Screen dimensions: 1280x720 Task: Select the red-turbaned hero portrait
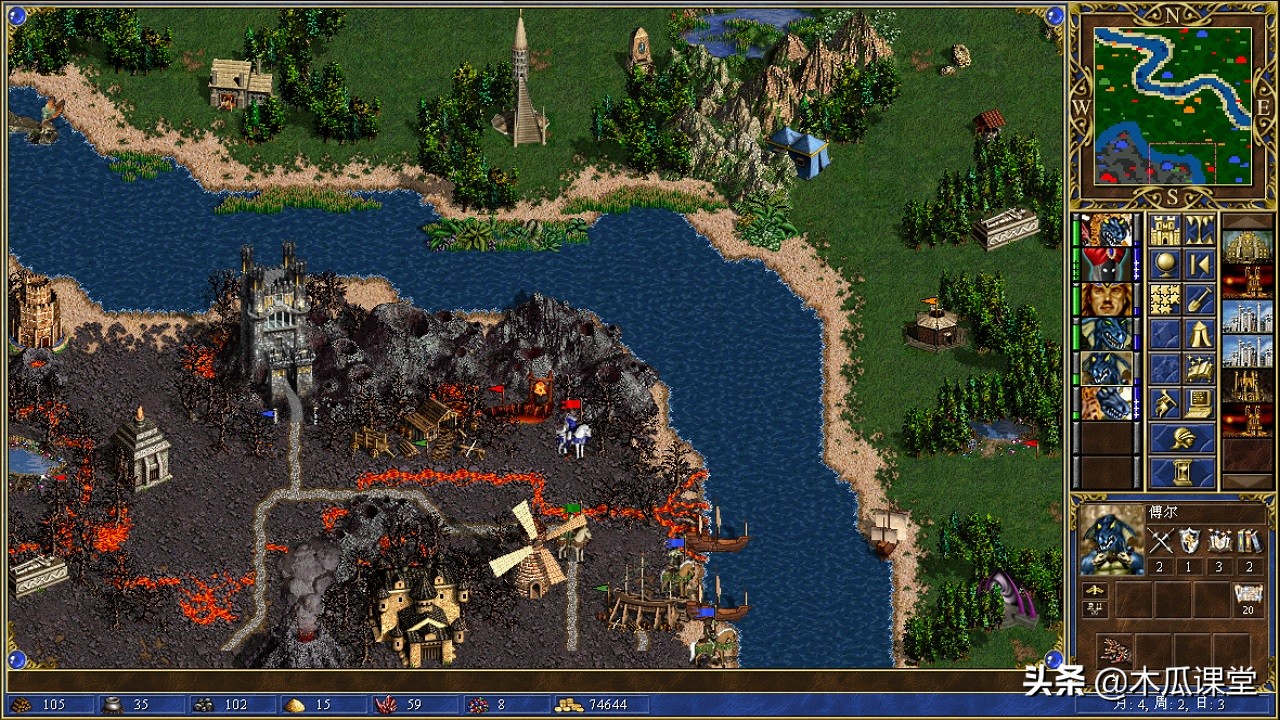(1106, 265)
